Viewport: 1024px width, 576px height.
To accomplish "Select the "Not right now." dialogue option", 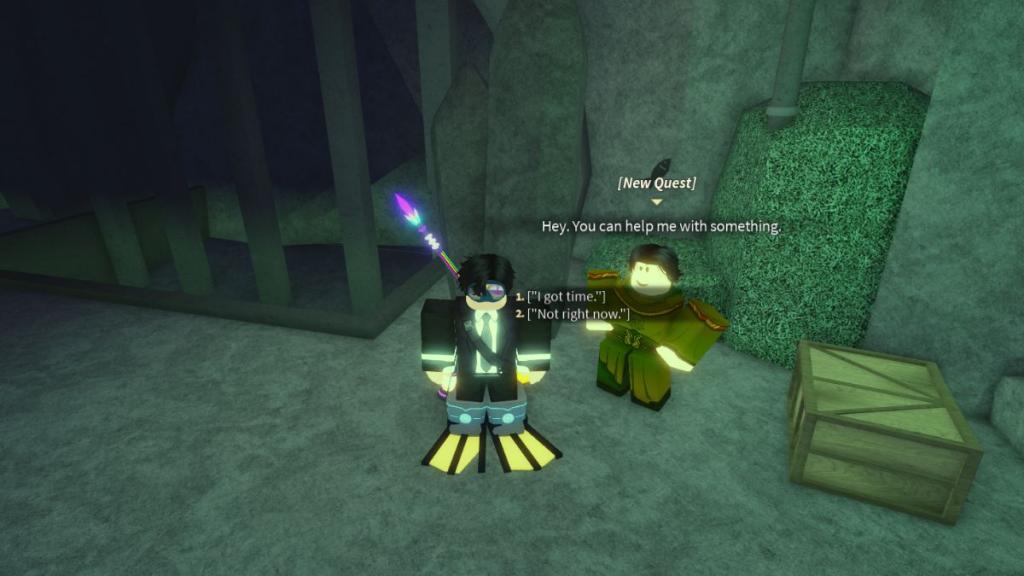I will click(578, 314).
